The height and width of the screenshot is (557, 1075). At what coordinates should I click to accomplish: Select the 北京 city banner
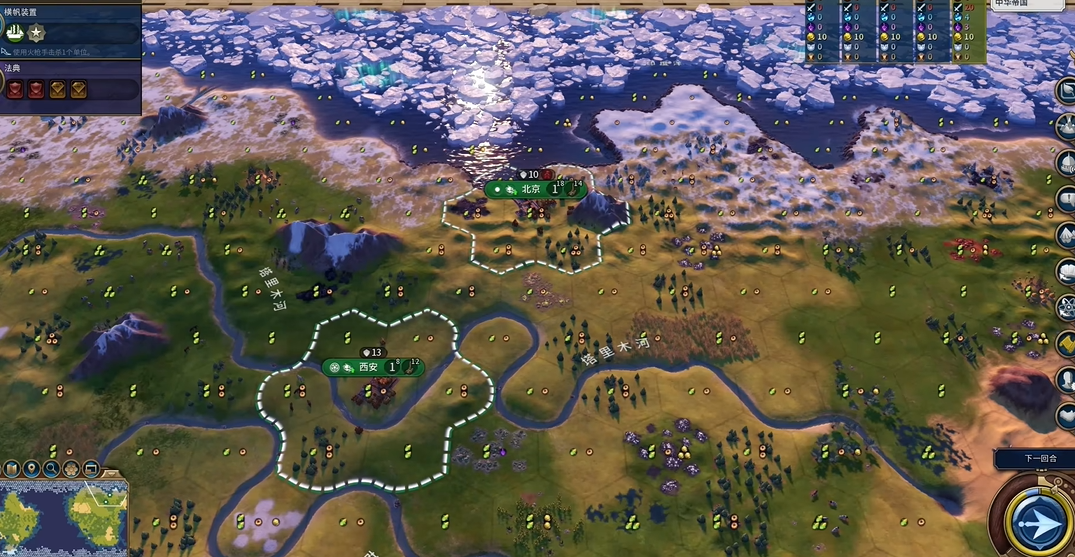532,188
